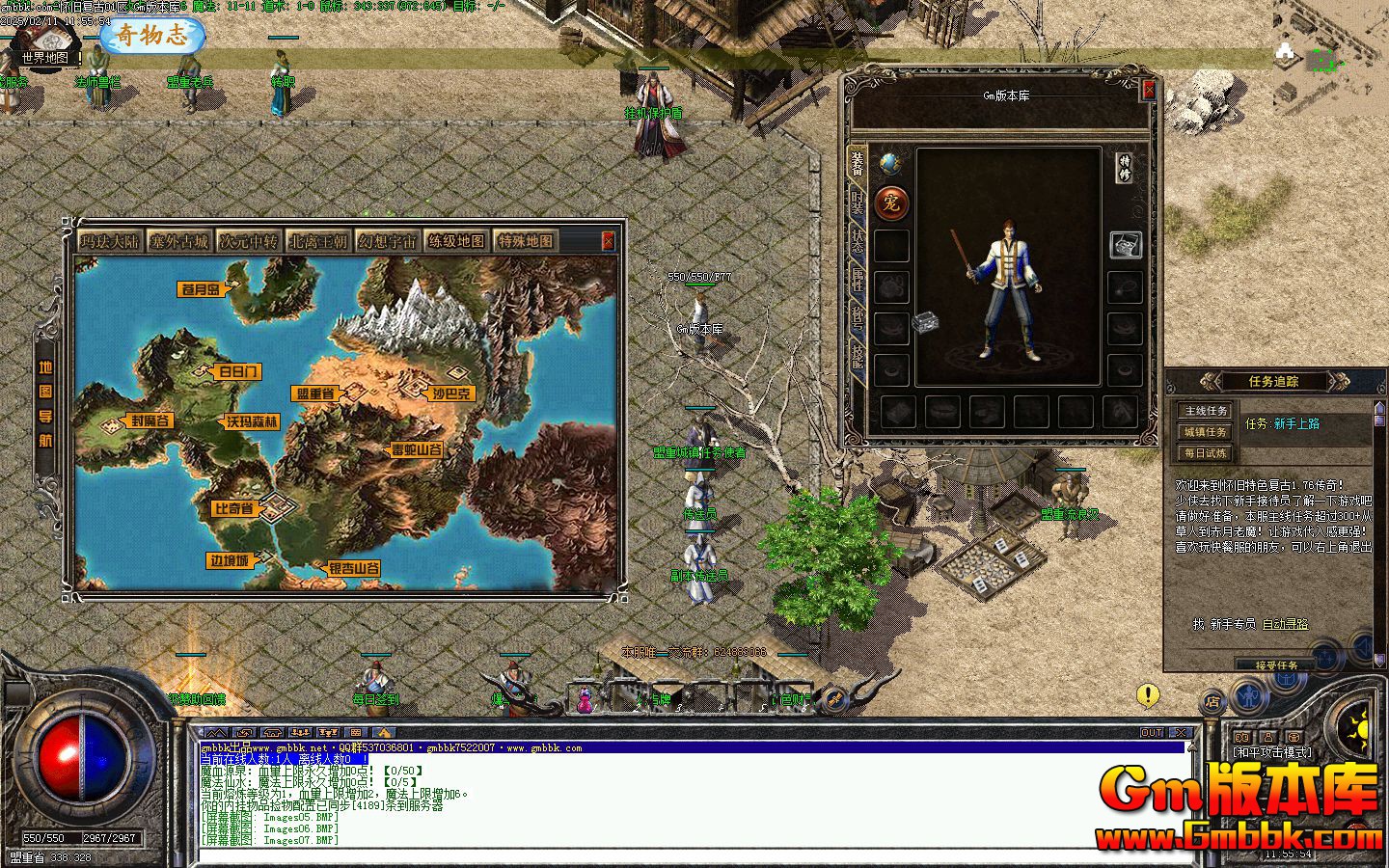Screen dimensions: 1389x868
Task: Switch to the 技能 skills tab
Action: 857,354
